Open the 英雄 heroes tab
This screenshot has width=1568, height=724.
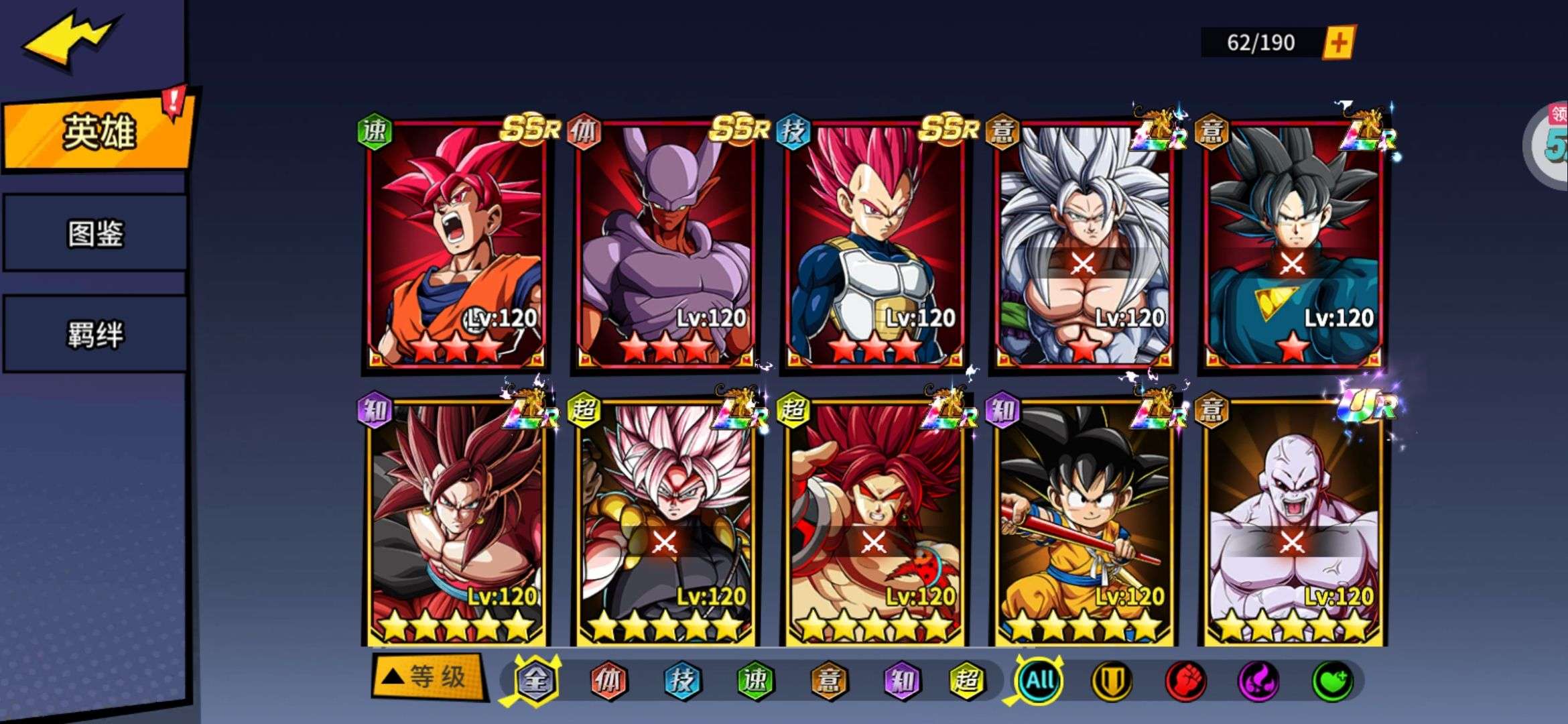[x=99, y=131]
